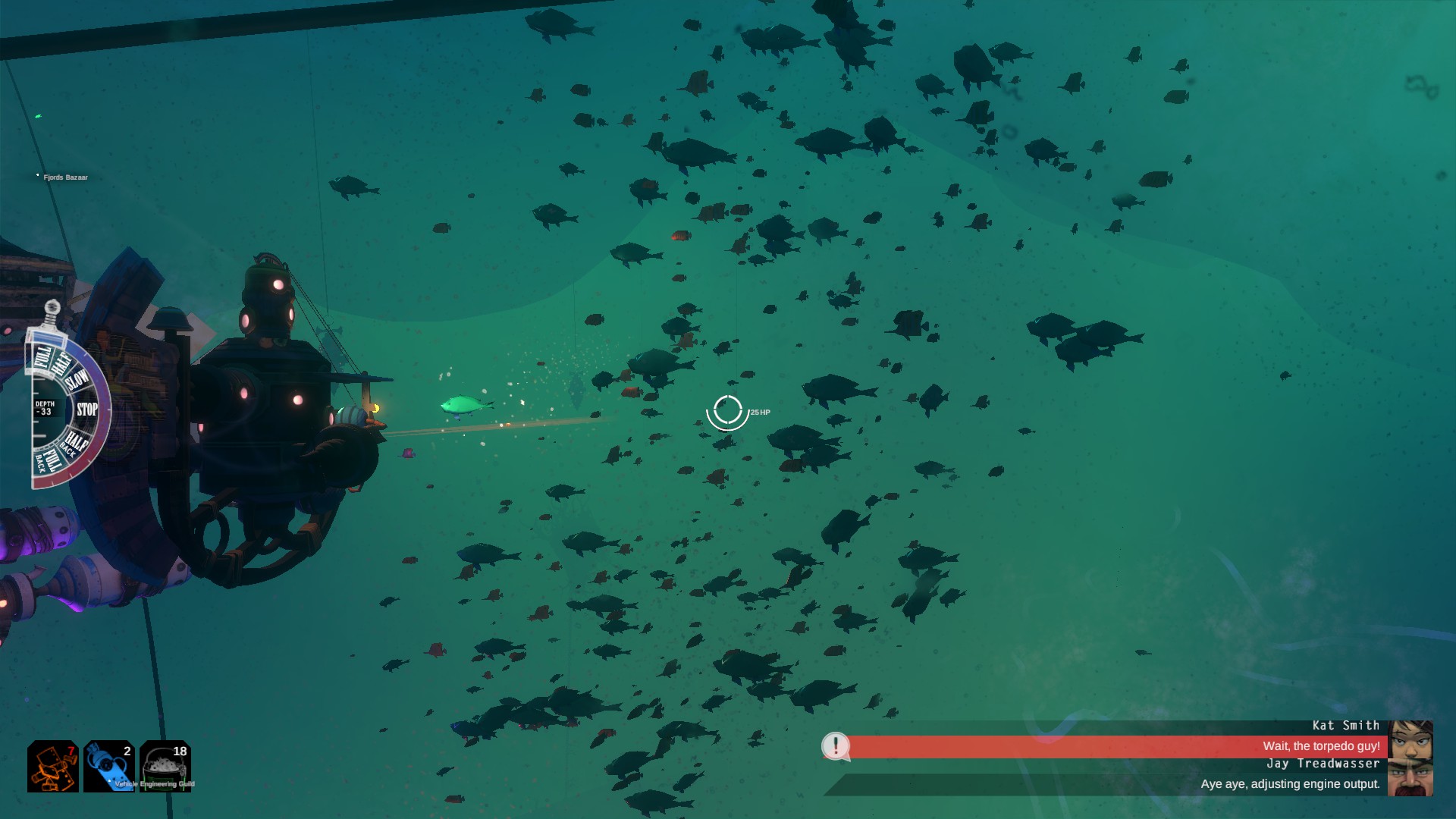
Task: Engage STOP on the throttle dial
Action: click(x=87, y=408)
